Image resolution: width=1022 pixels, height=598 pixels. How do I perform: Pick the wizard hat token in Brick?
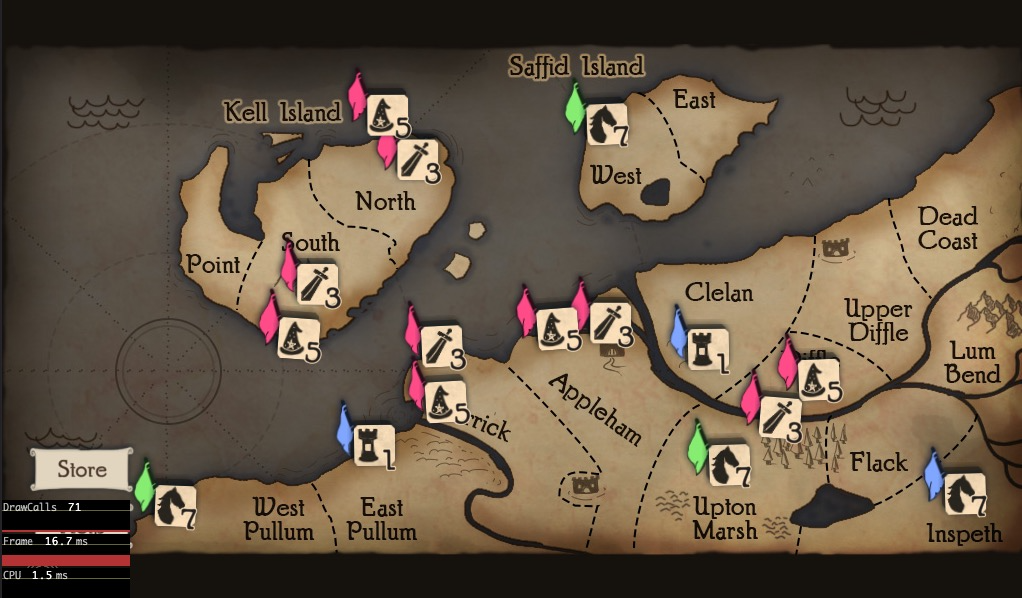point(445,402)
